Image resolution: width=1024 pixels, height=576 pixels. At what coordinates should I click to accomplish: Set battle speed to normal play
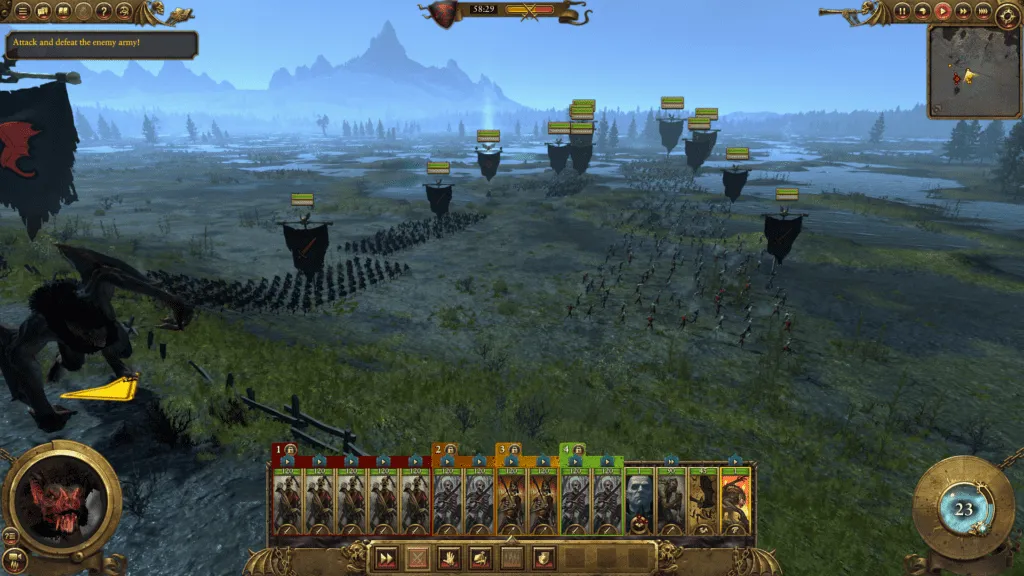(943, 11)
